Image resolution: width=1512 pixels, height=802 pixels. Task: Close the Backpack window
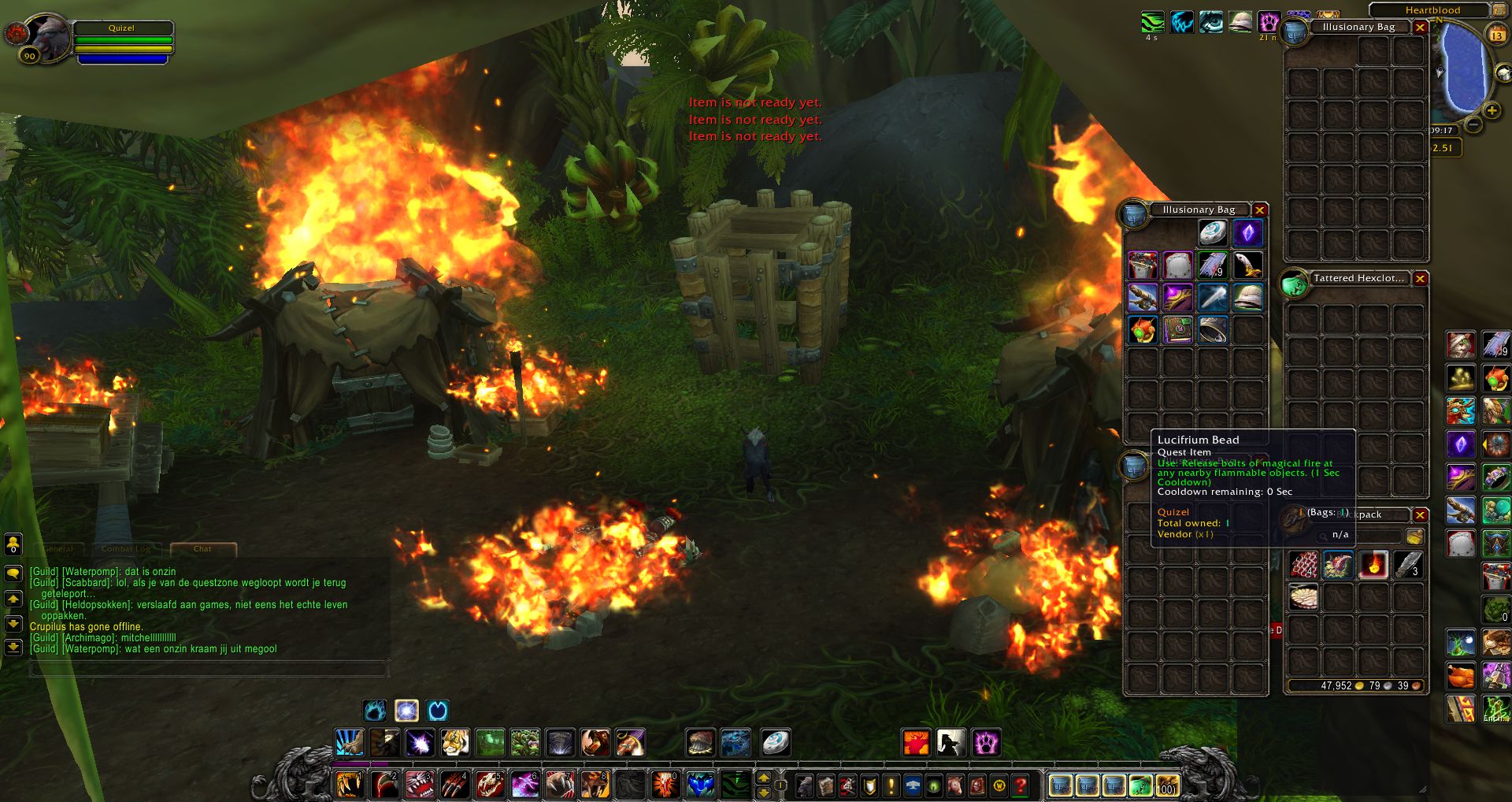pyautogui.click(x=1420, y=515)
